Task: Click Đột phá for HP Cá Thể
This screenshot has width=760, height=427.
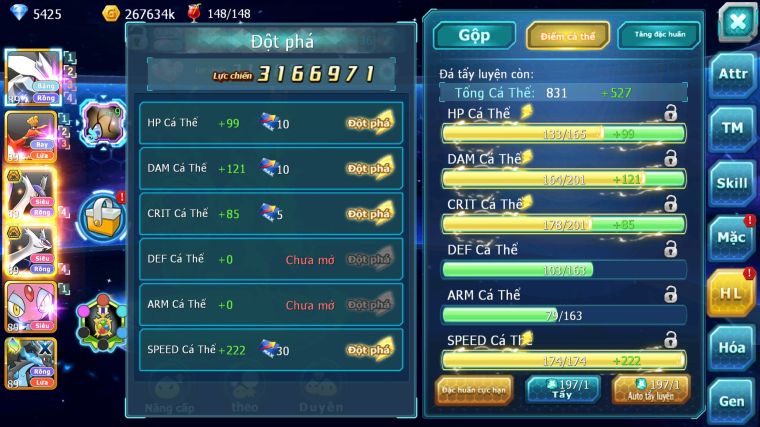Action: click(x=369, y=123)
